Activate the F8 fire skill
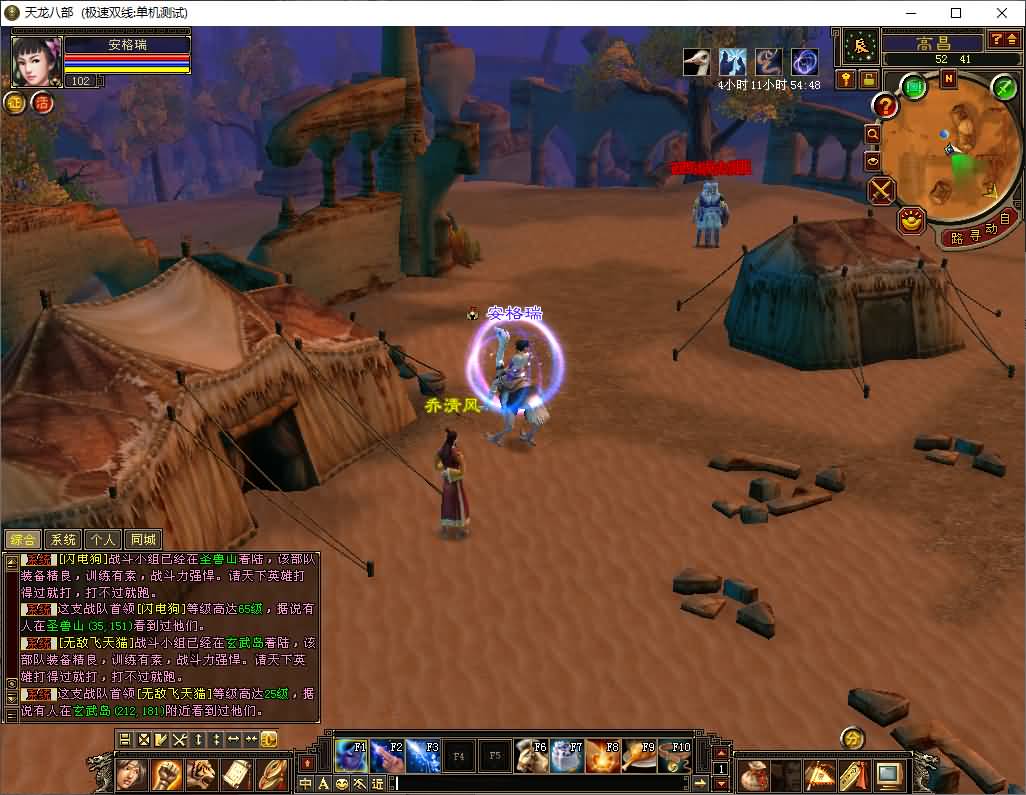The height and width of the screenshot is (795, 1026). (603, 756)
